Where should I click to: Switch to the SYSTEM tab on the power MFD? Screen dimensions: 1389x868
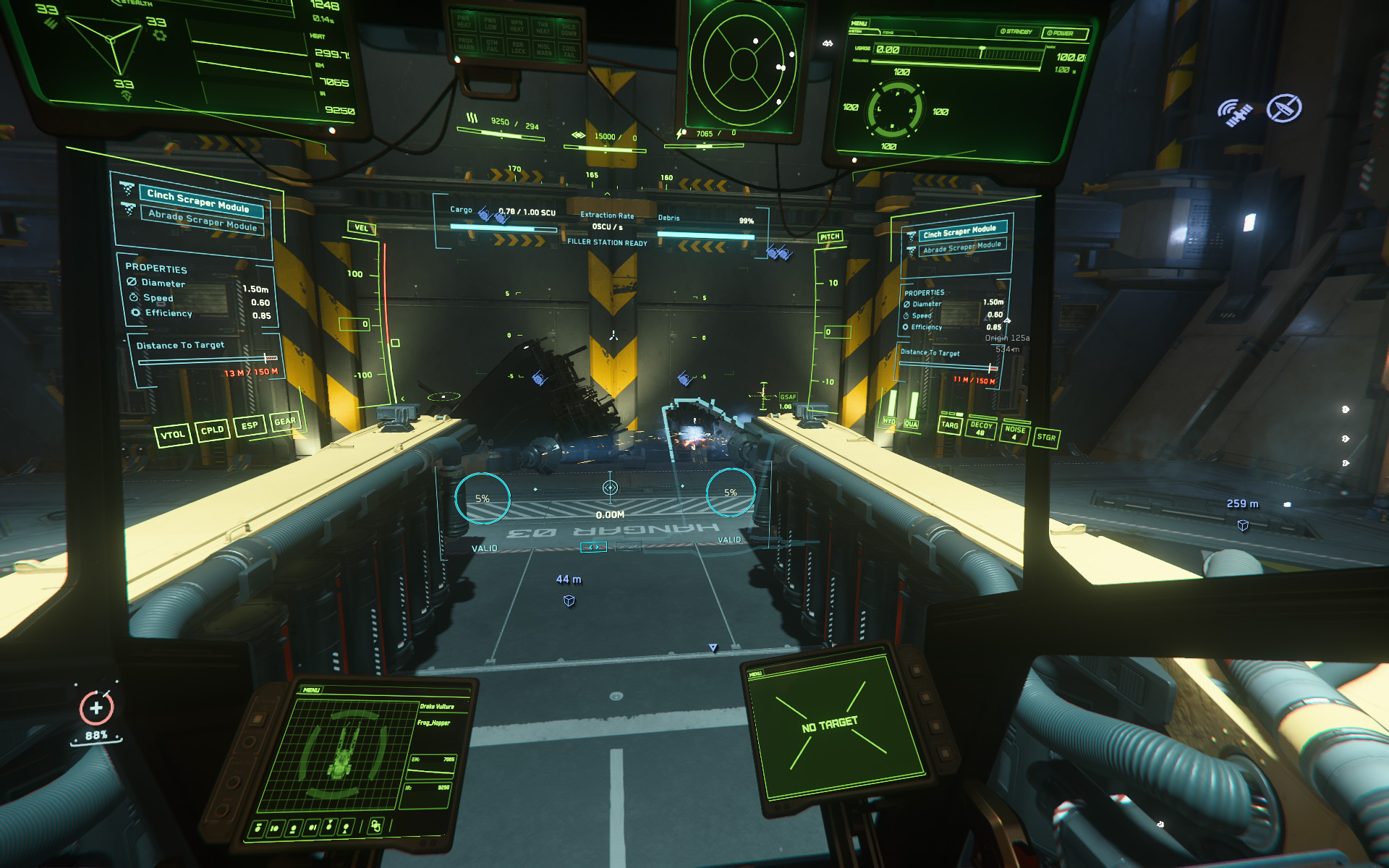point(857,32)
